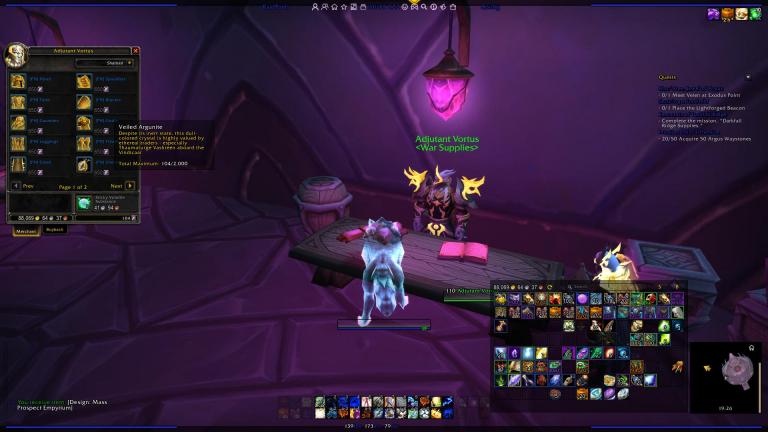Screen dimensions: 768x432
Task: Go to the next merchant page
Action: (130, 185)
